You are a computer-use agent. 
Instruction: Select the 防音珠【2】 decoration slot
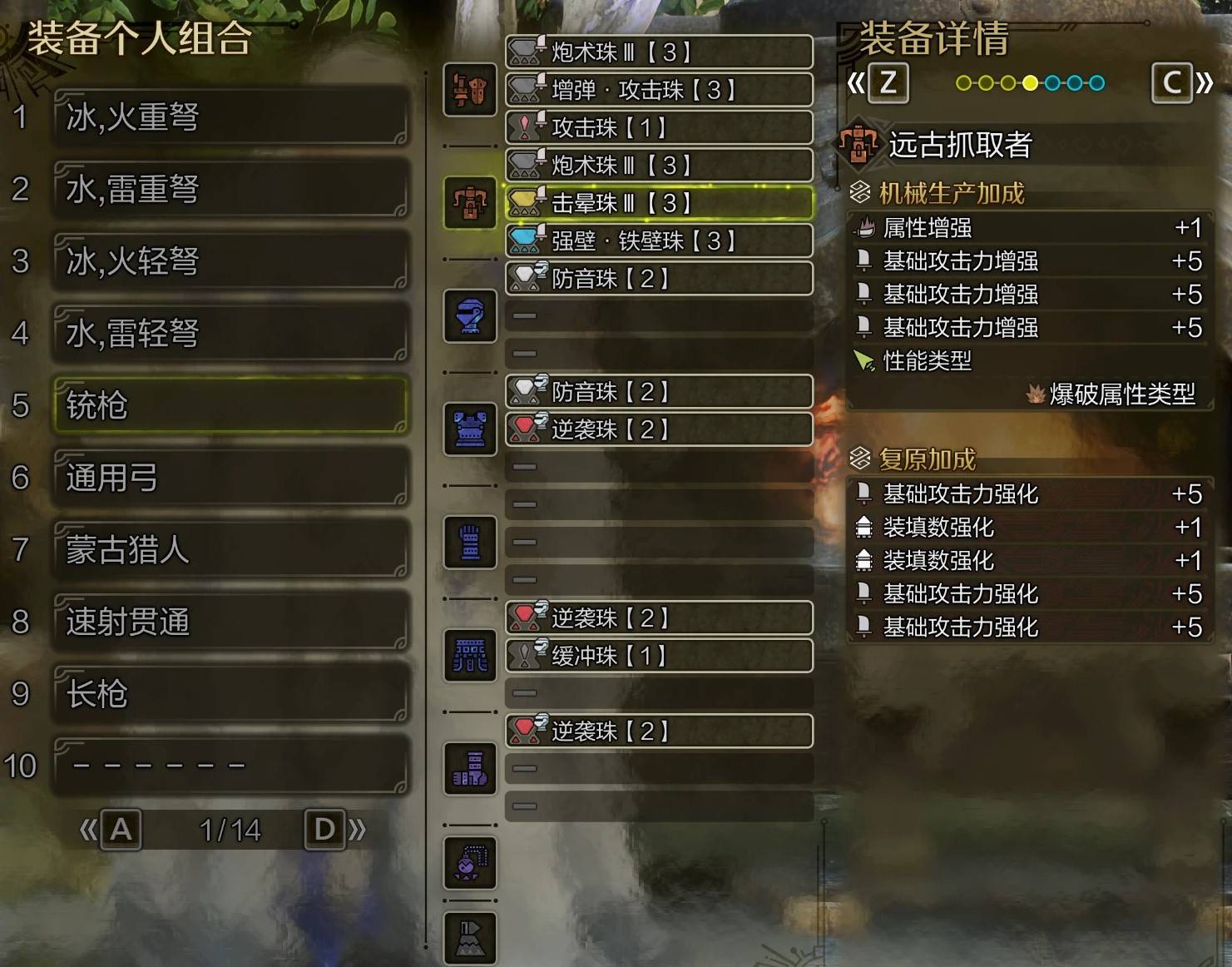coord(657,280)
